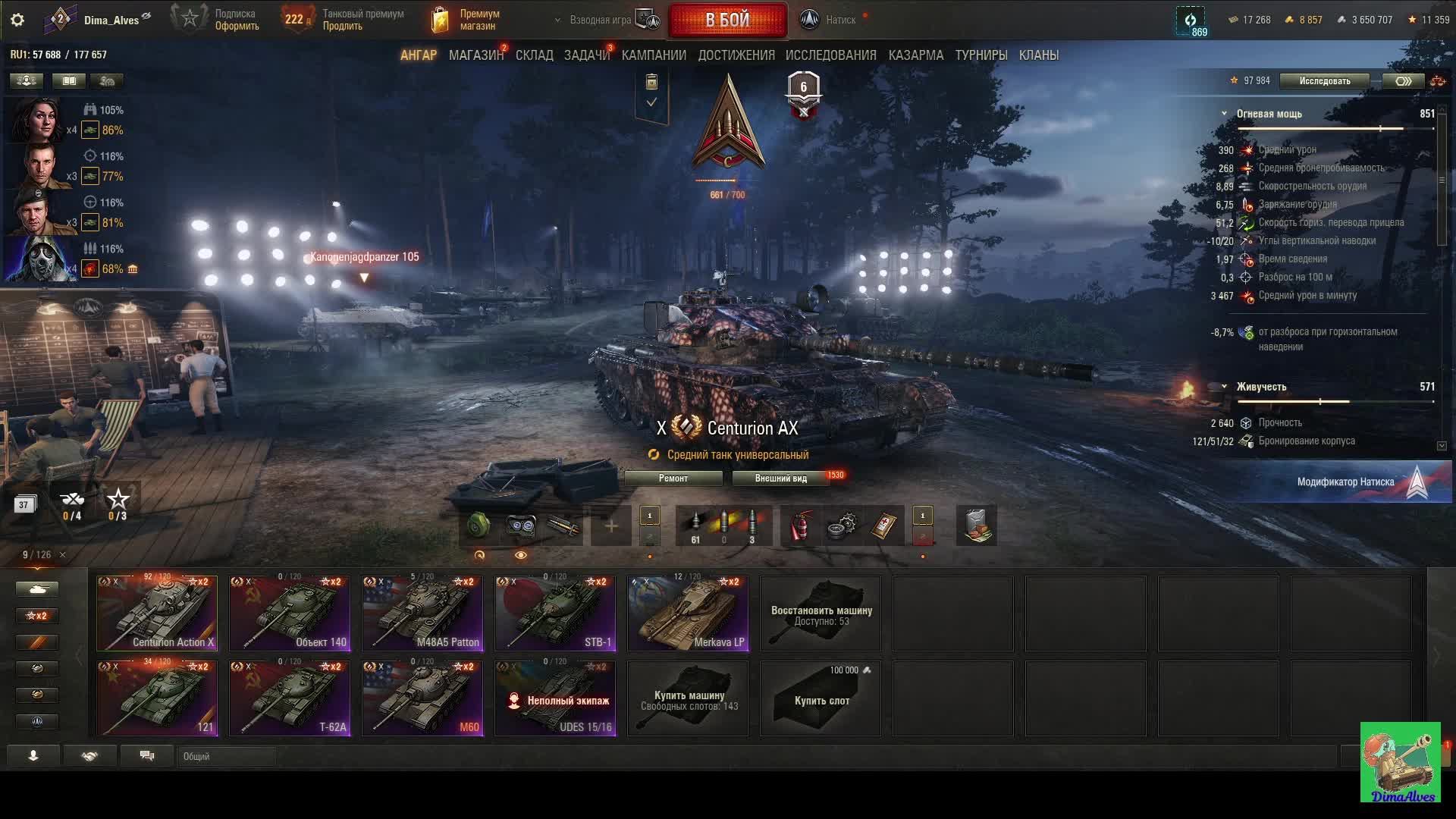Switch to the КАЗАРМА tab
1456x819 pixels.
pos(915,55)
